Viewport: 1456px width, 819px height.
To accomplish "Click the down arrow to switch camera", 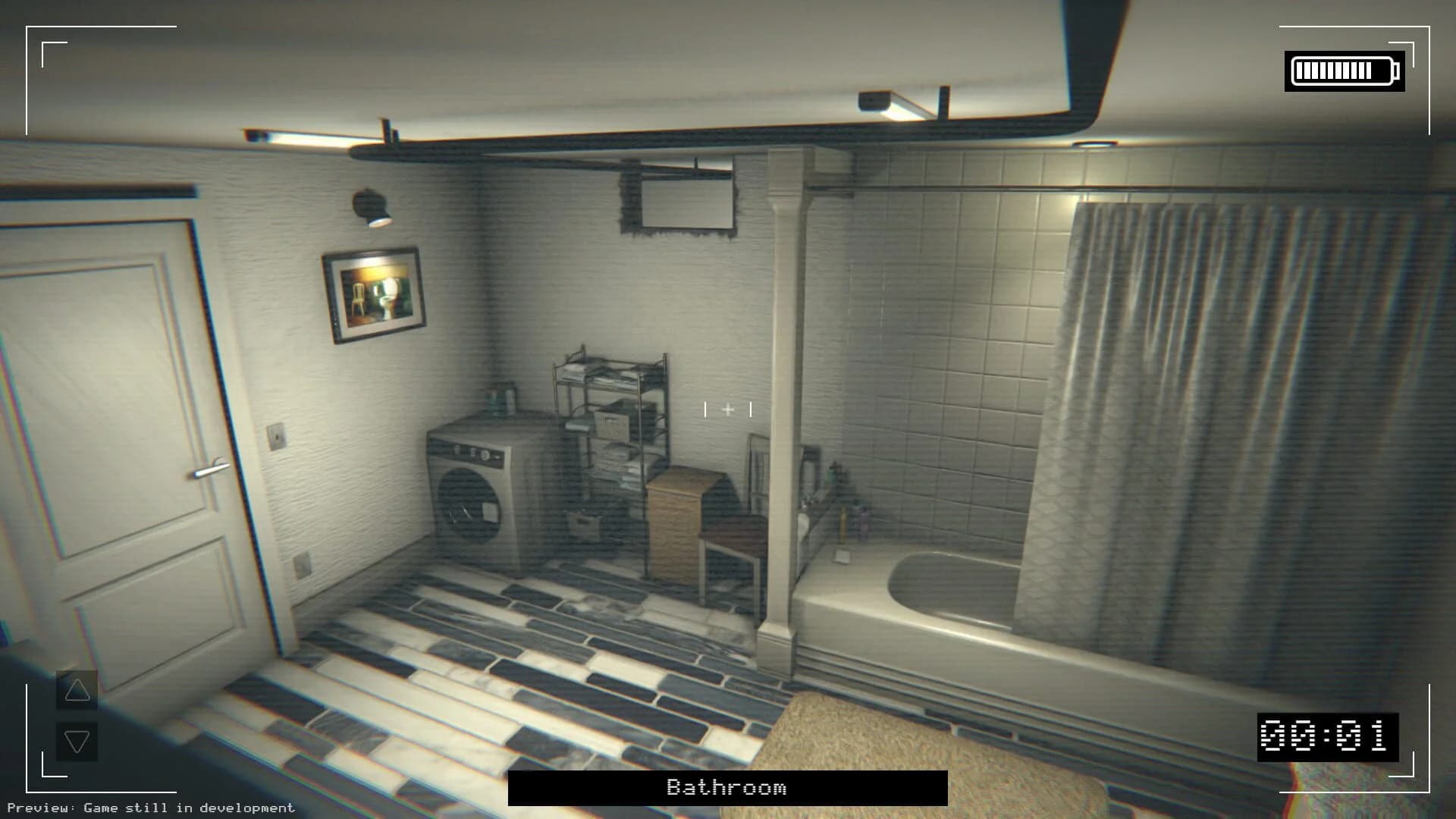I will (x=76, y=741).
